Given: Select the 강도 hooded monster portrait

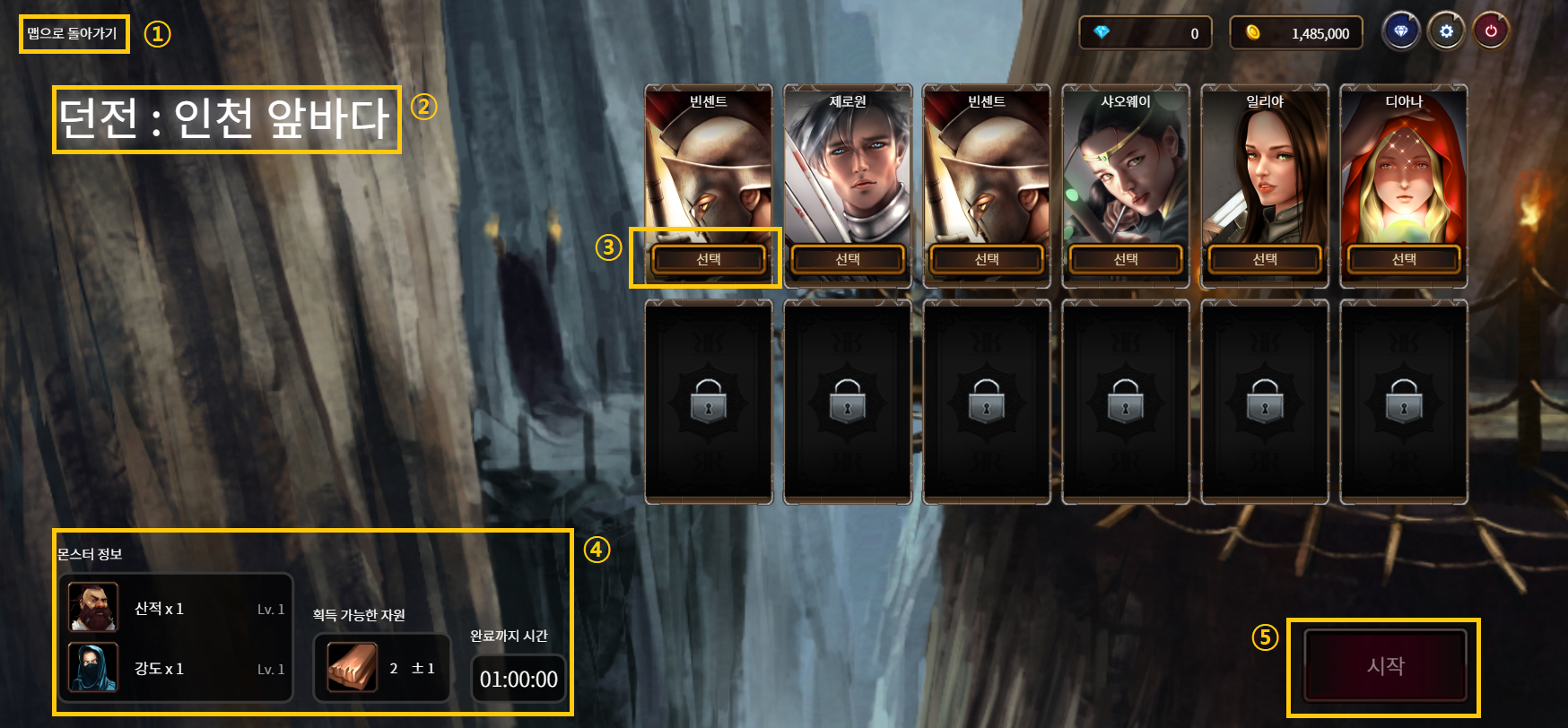Looking at the screenshot, I should 93,668.
